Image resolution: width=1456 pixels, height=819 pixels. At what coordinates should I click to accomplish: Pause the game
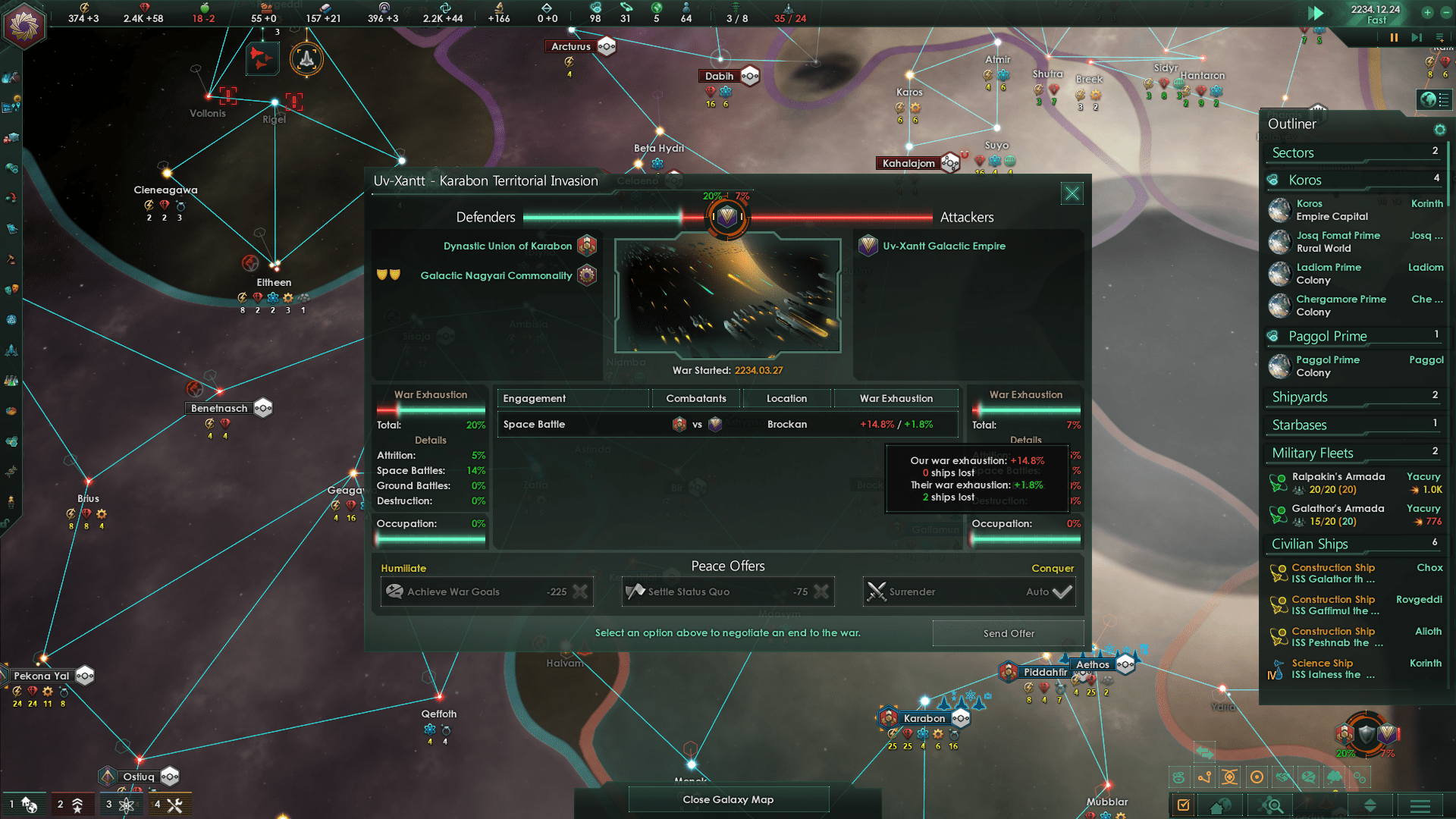coord(1395,36)
